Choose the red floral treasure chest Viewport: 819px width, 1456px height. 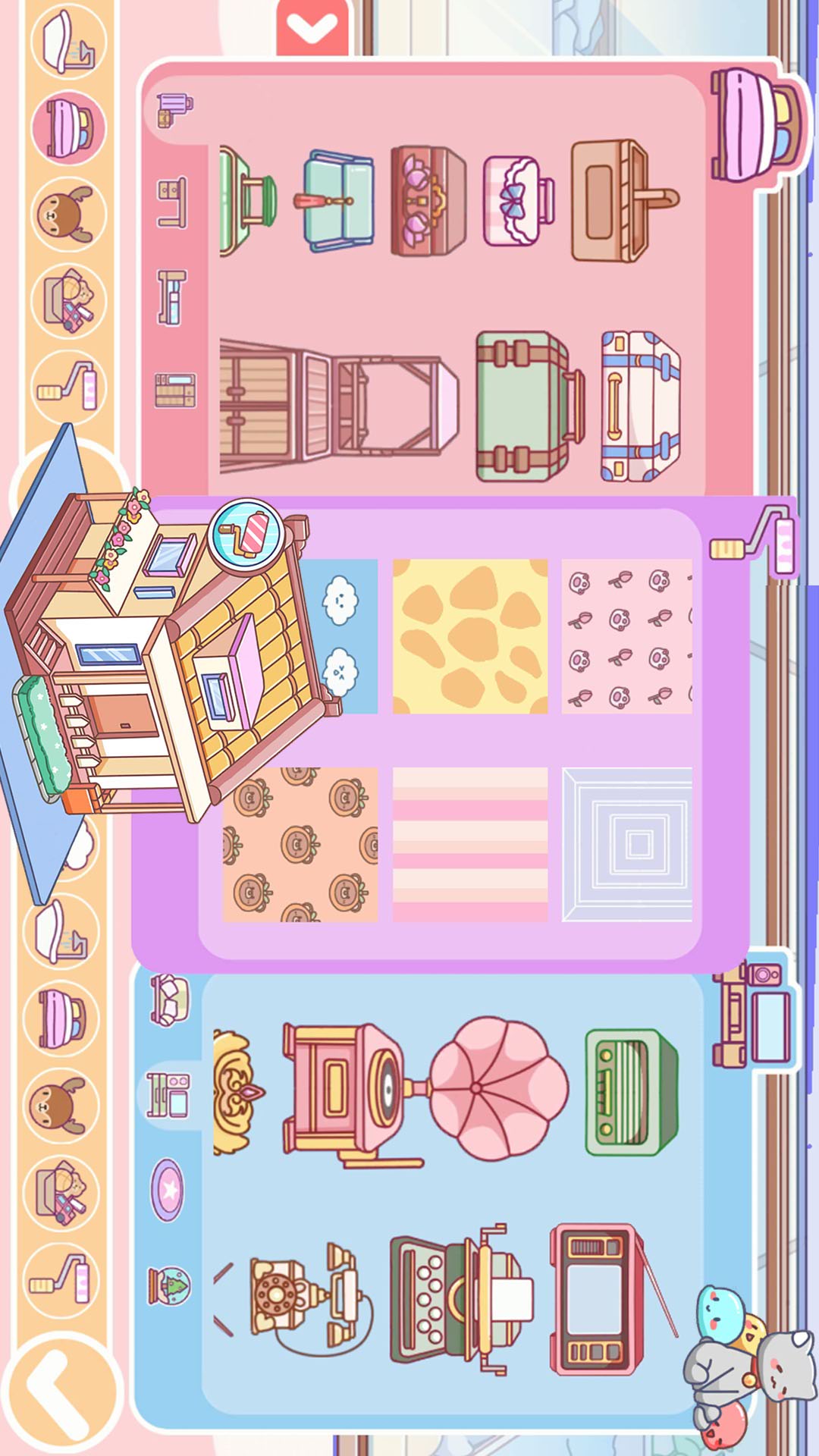428,201
